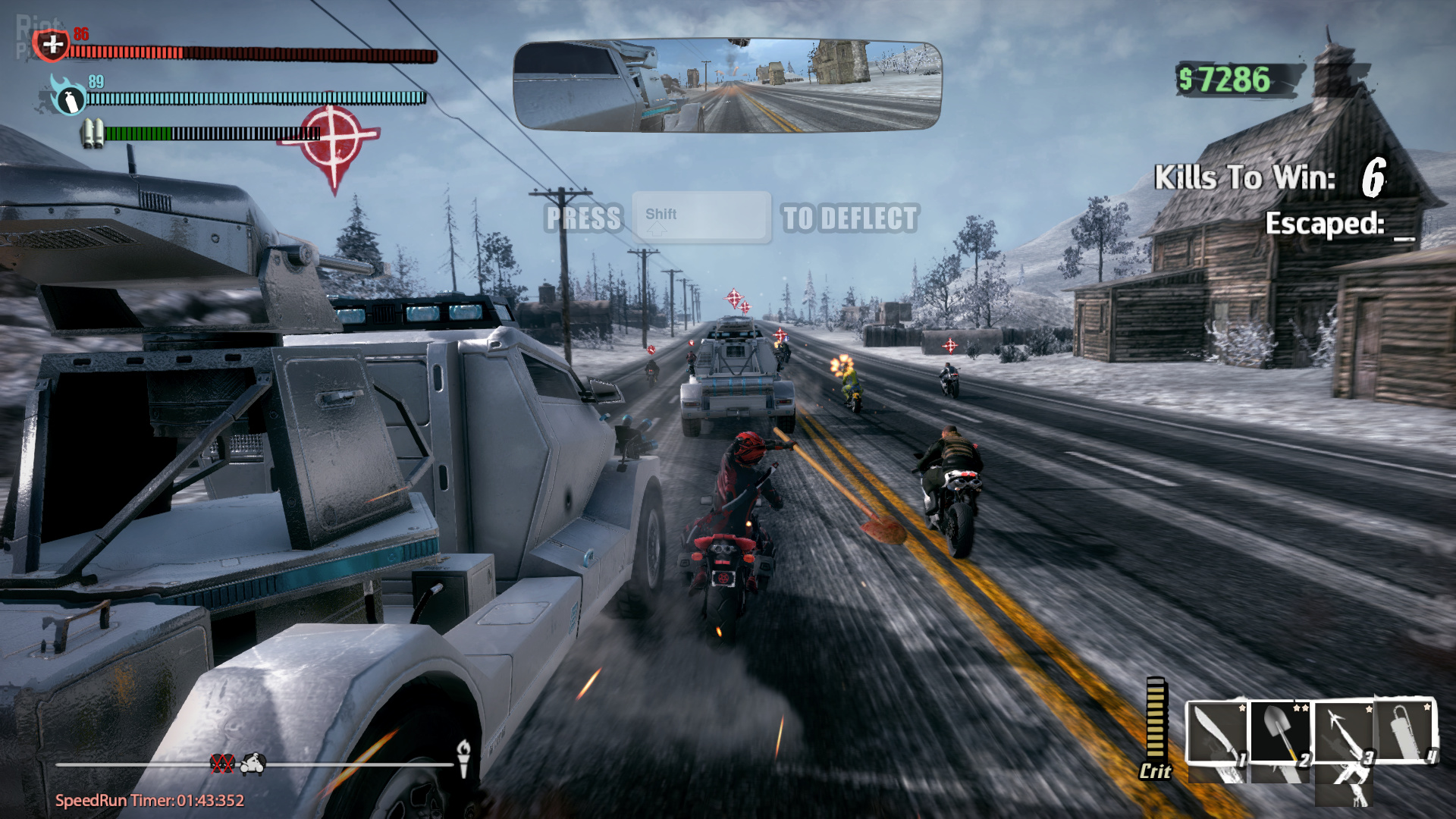The height and width of the screenshot is (819, 1456).
Task: Click the twin bullets ammo icon
Action: (x=93, y=133)
